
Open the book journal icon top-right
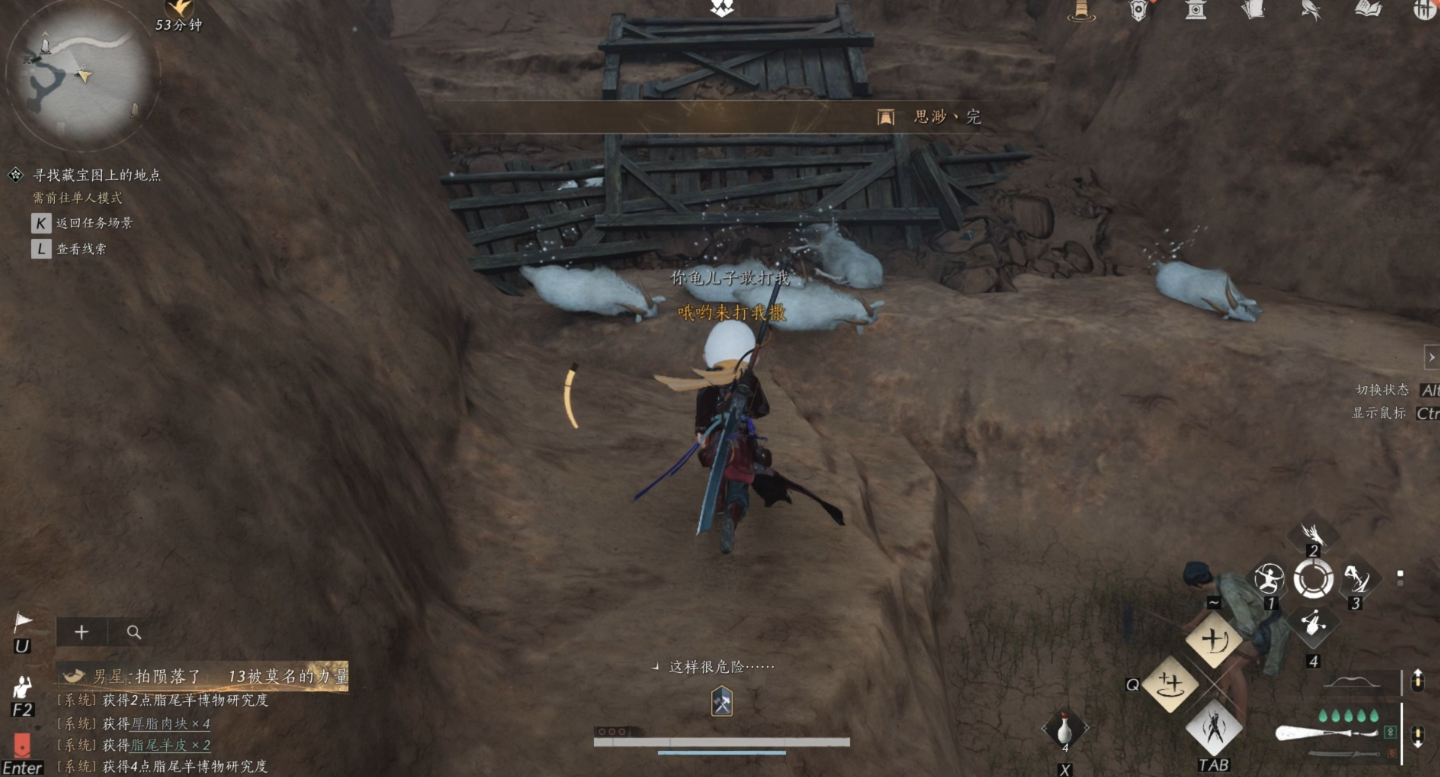pyautogui.click(x=1364, y=11)
